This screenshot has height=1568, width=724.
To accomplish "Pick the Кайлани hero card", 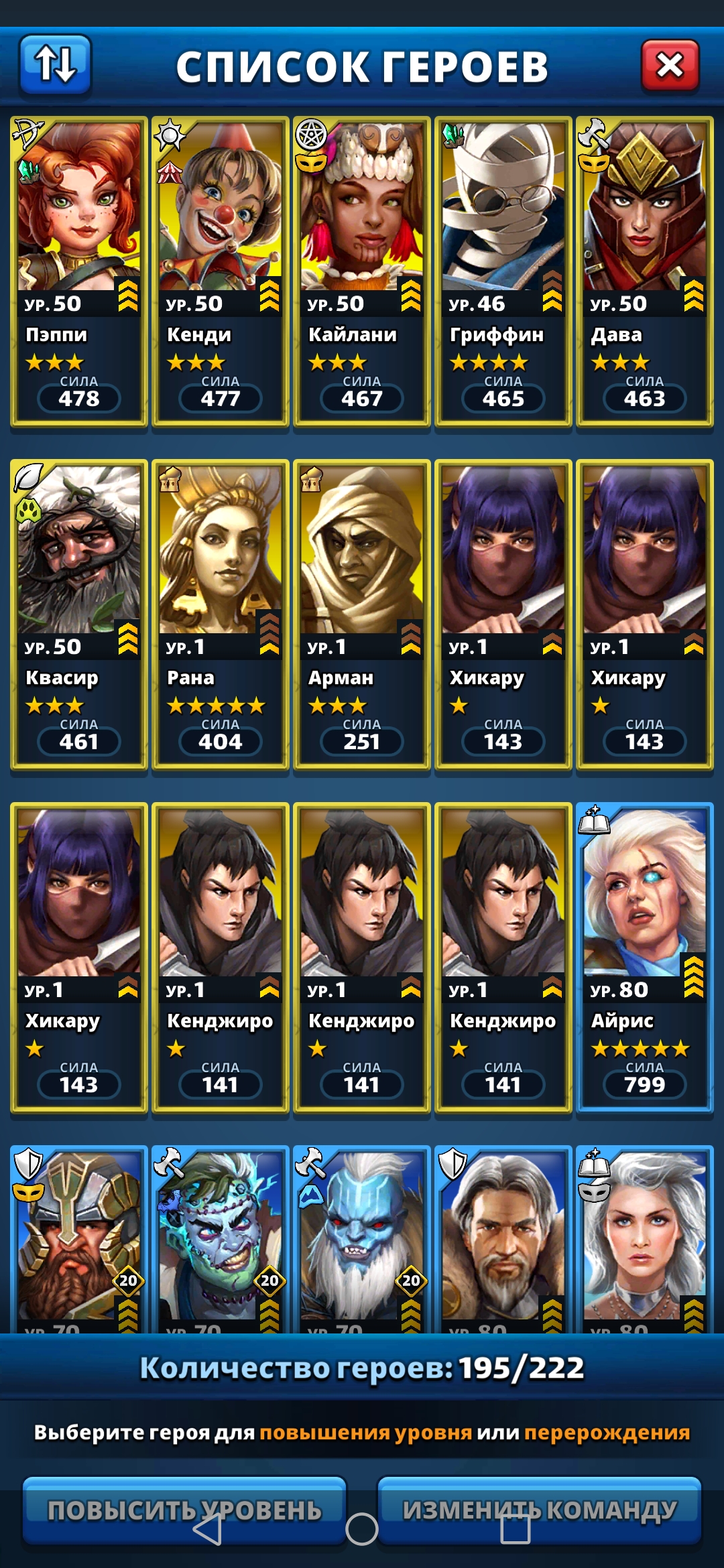I will pos(362,271).
